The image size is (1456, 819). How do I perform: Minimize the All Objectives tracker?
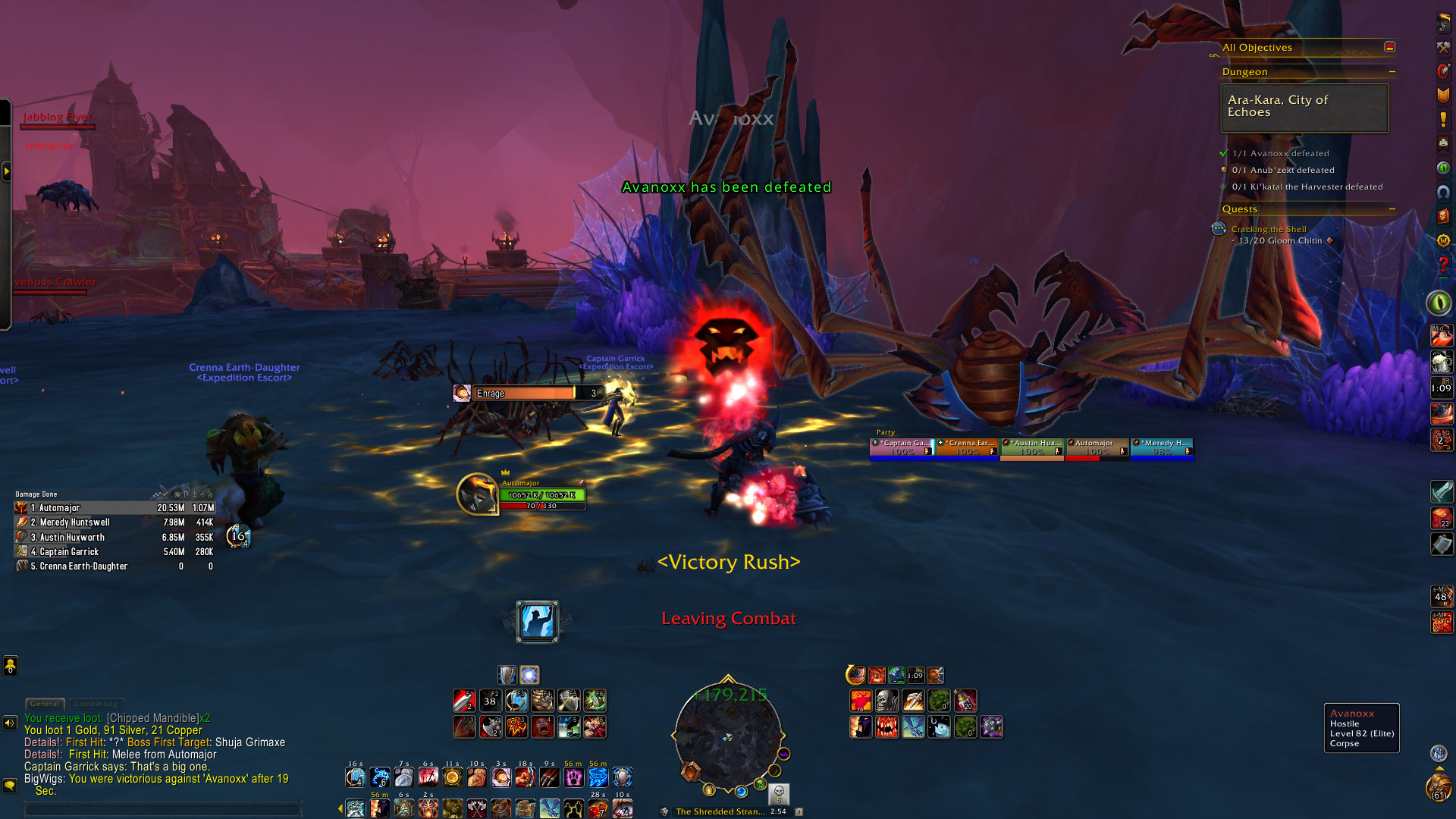coord(1389,47)
